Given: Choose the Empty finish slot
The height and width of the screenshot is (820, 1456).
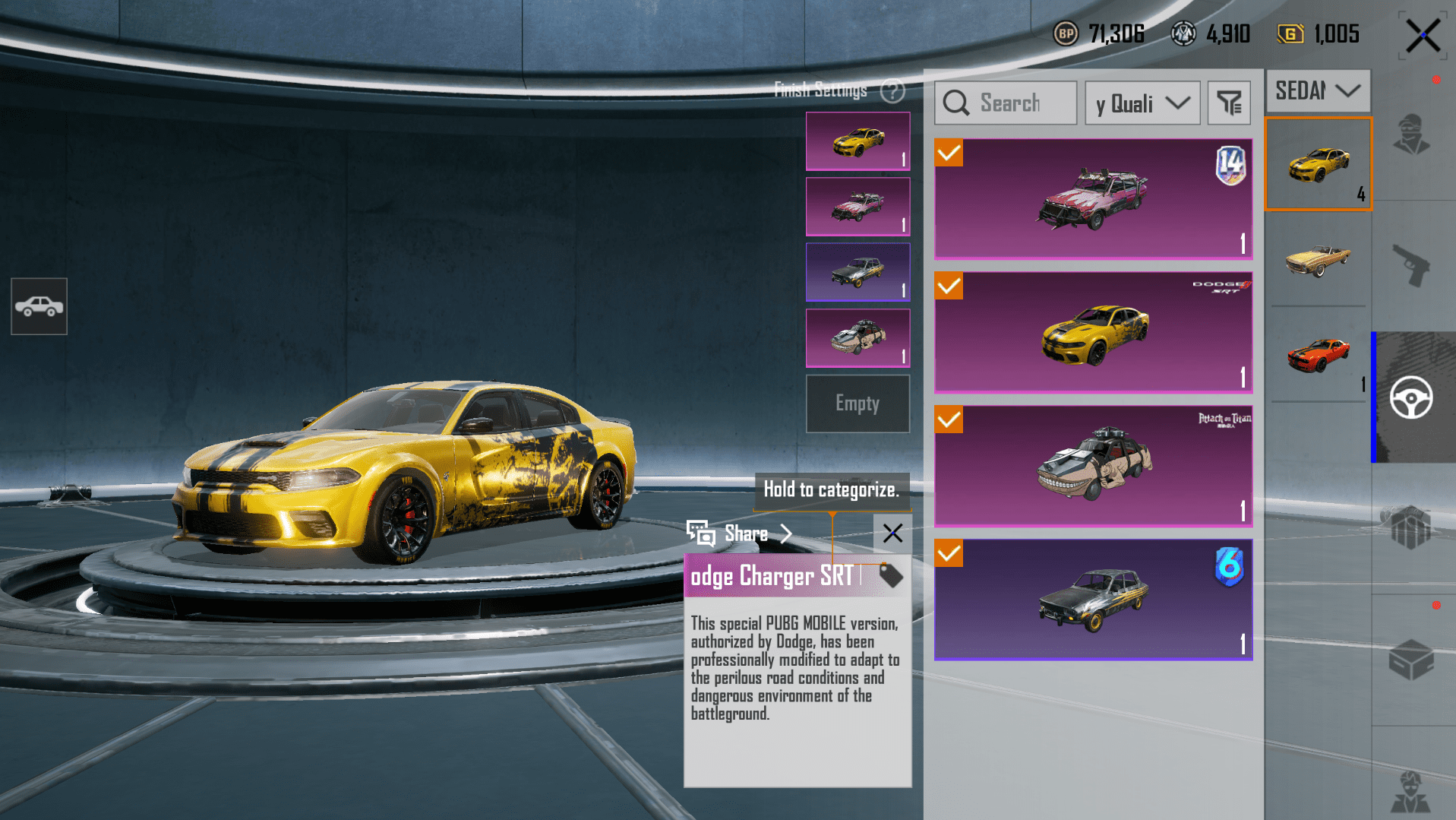Looking at the screenshot, I should coord(857,404).
